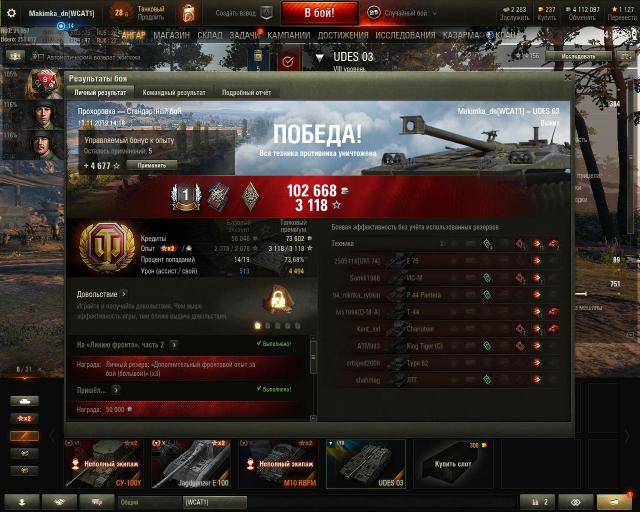Open the «Танковый премиум» account panel

150,13
